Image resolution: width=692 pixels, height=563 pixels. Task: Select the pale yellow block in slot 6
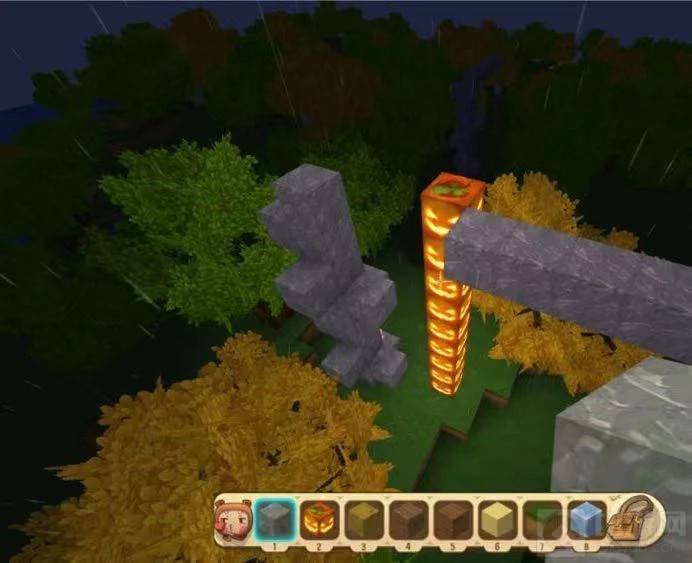(x=497, y=520)
